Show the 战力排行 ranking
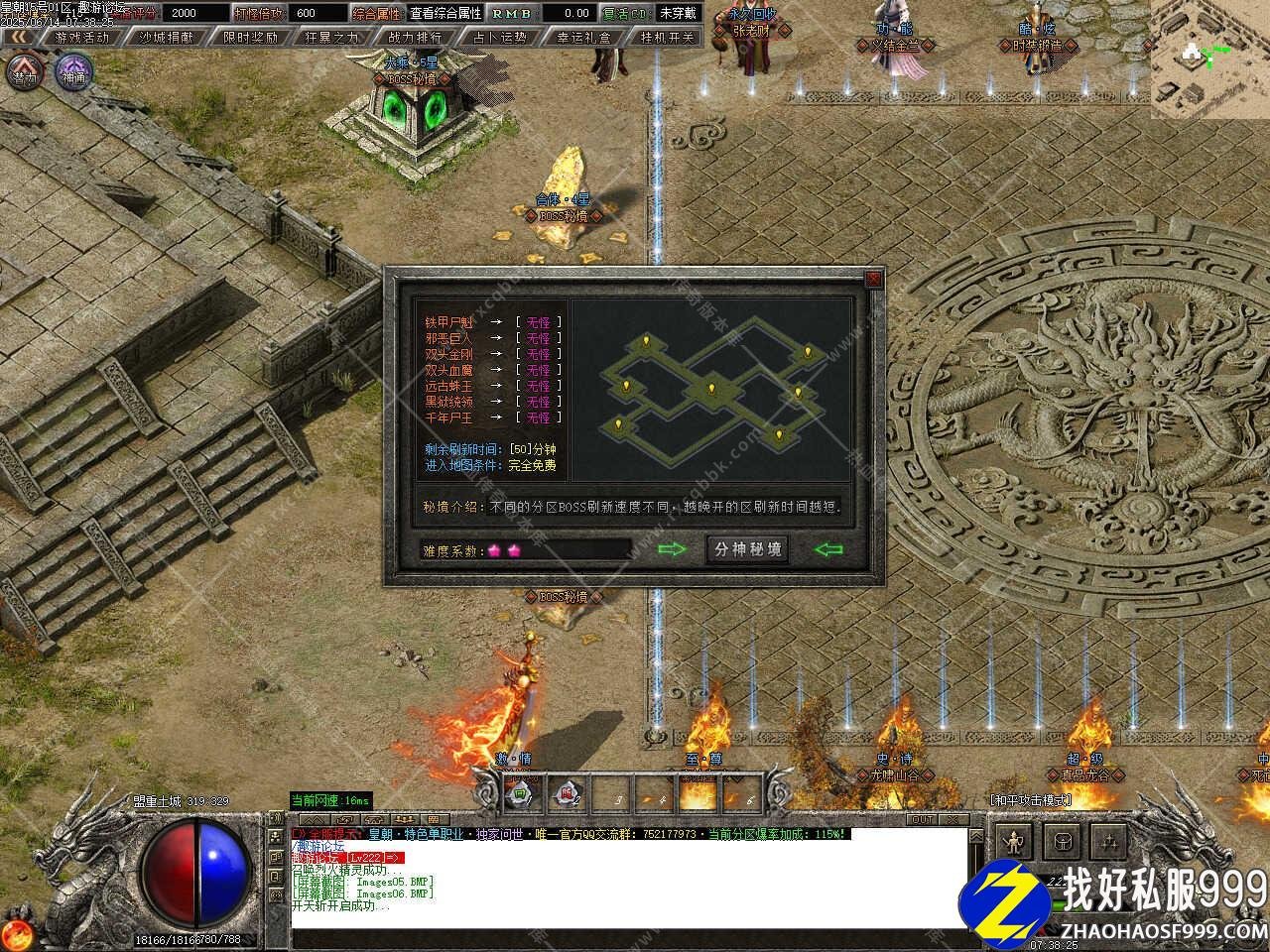The height and width of the screenshot is (952, 1270). pos(416,37)
